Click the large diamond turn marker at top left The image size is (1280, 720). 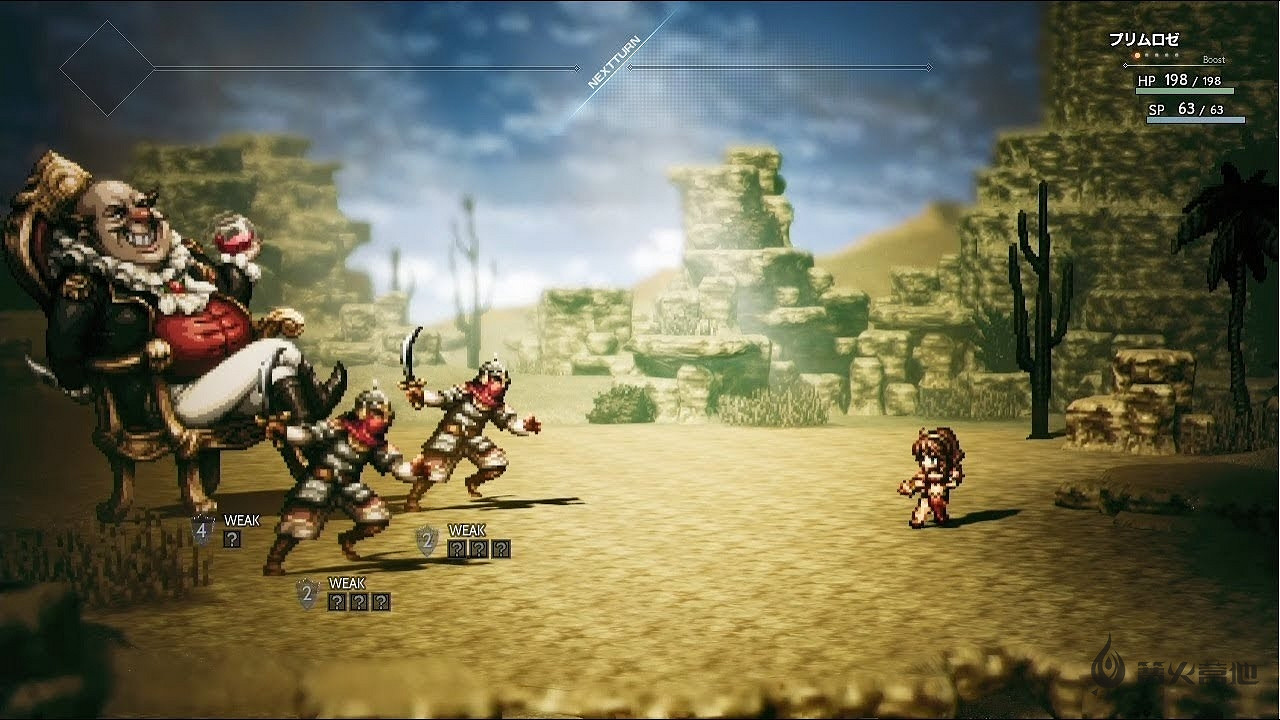coord(108,68)
